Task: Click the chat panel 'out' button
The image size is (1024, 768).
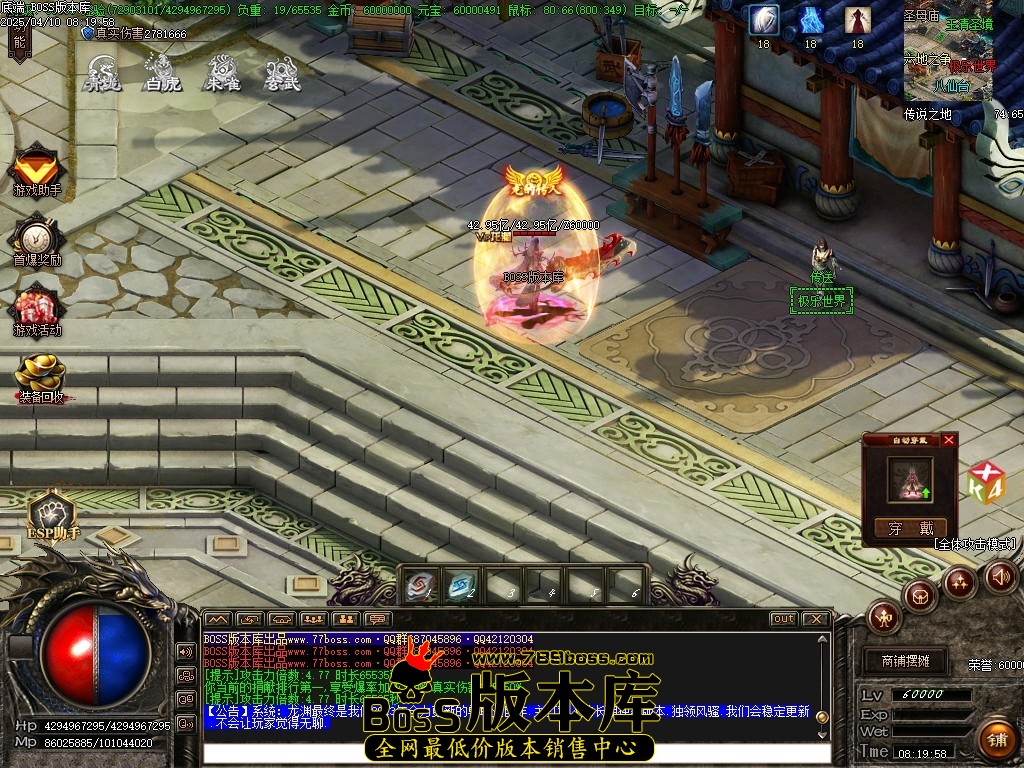Action: pyautogui.click(x=783, y=619)
